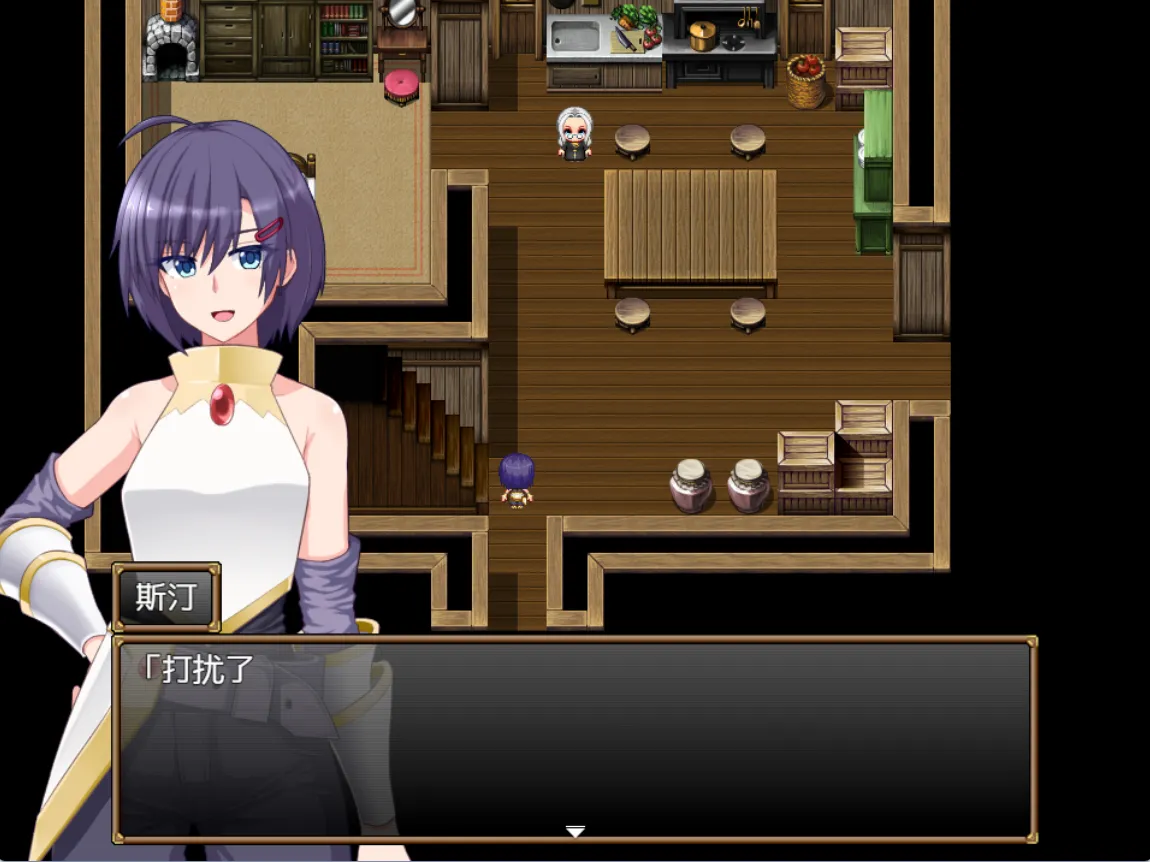The width and height of the screenshot is (1150, 862).
Task: Click the white continue arrow indicator
Action: 575,831
